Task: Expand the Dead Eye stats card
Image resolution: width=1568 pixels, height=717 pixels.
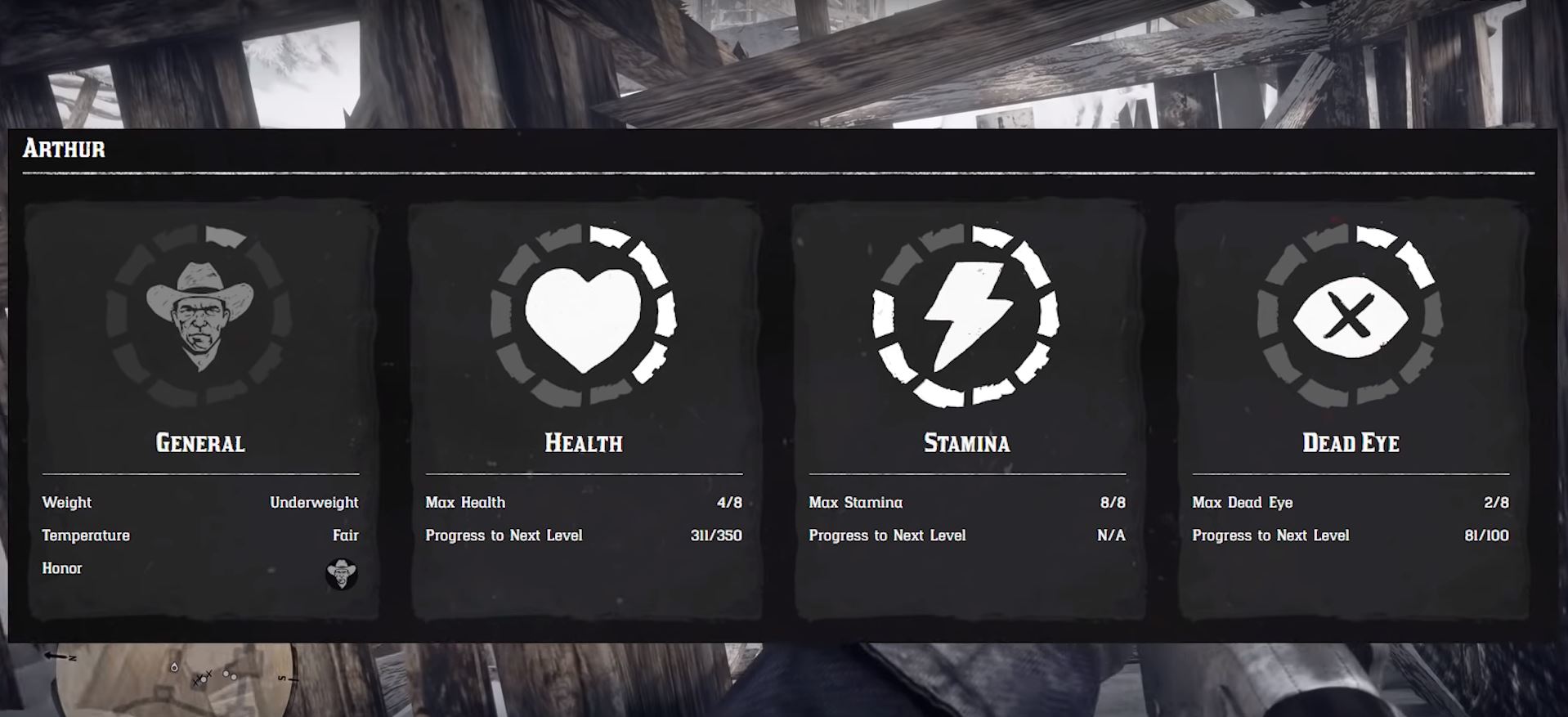Action: [x=1351, y=409]
